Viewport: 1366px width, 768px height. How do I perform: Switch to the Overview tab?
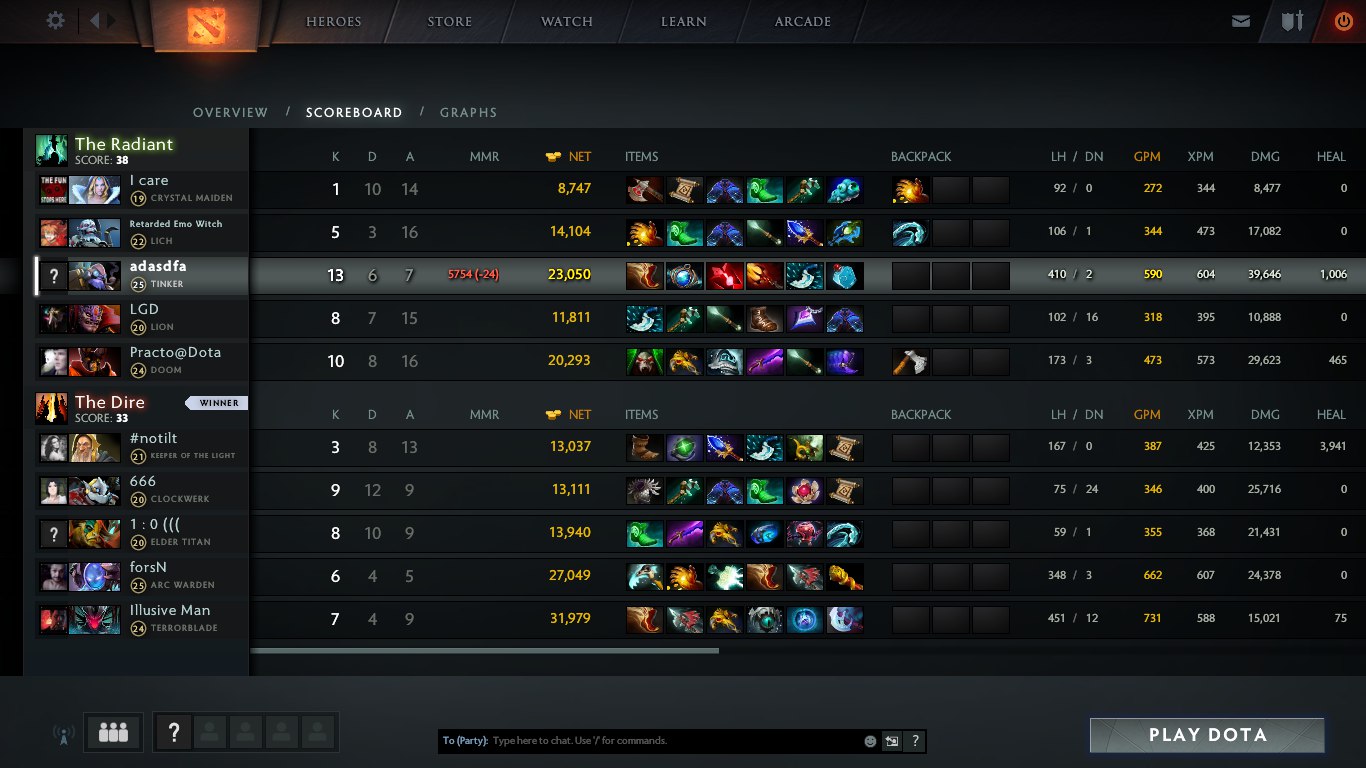(230, 113)
